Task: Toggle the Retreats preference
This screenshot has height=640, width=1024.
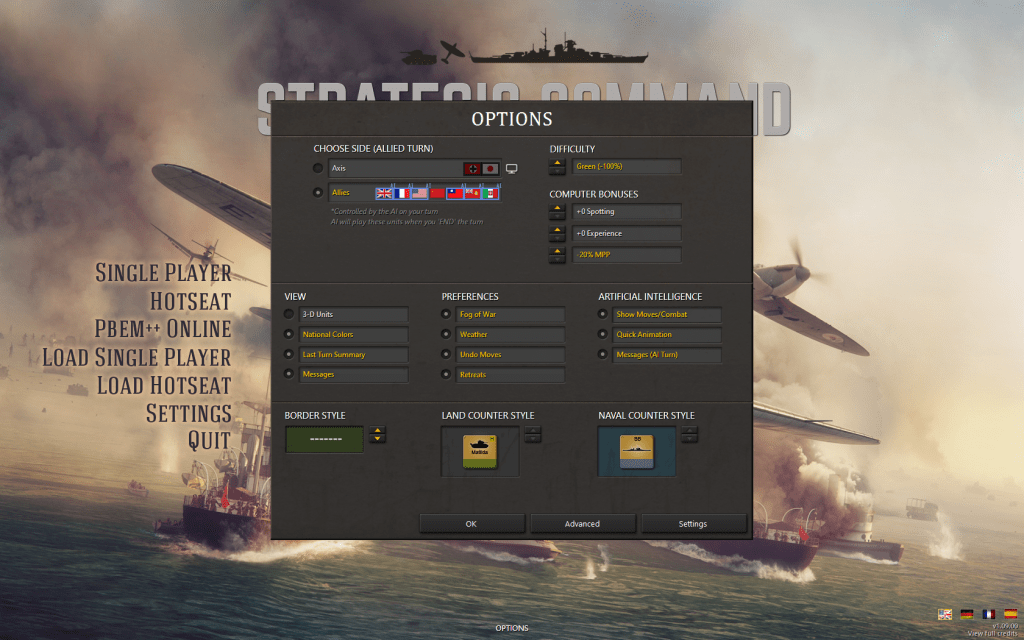Action: pos(446,374)
